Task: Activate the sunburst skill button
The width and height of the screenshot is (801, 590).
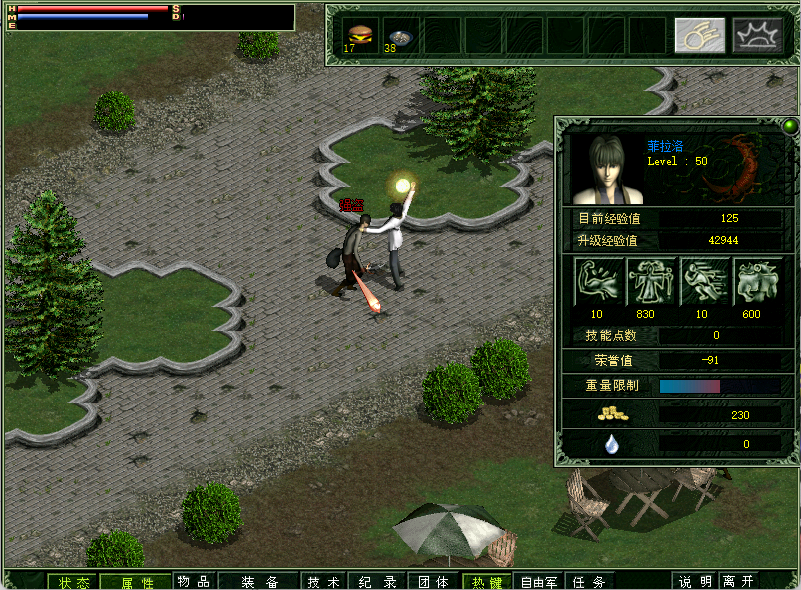Action: pyautogui.click(x=757, y=35)
